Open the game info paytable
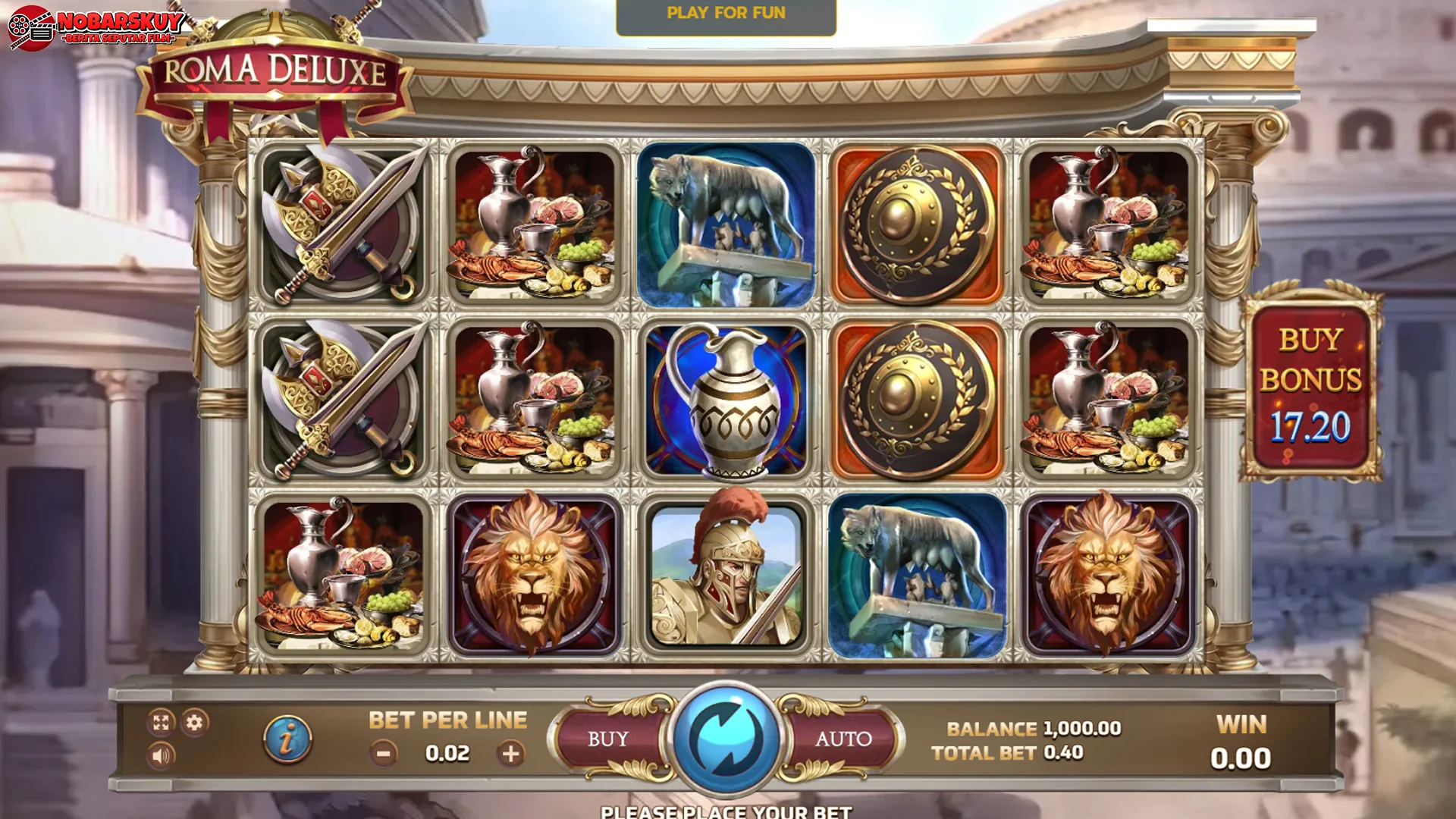Screen dimensions: 1456x819 pos(288,738)
